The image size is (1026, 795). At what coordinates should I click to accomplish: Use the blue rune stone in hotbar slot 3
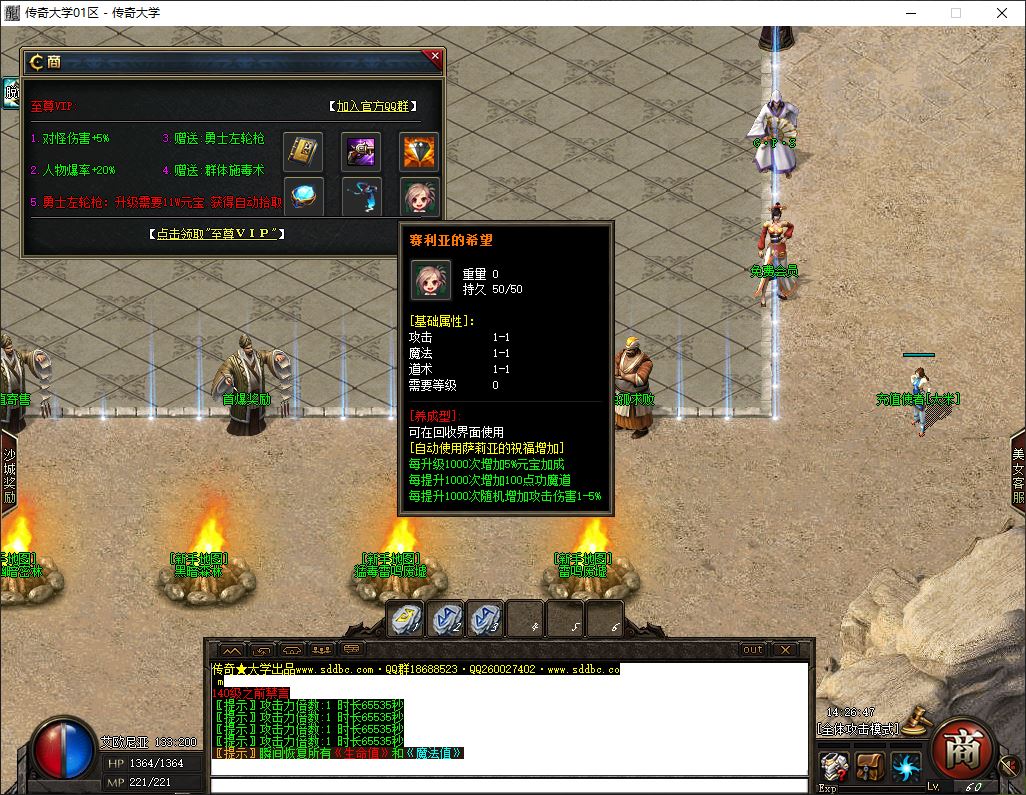(x=485, y=619)
